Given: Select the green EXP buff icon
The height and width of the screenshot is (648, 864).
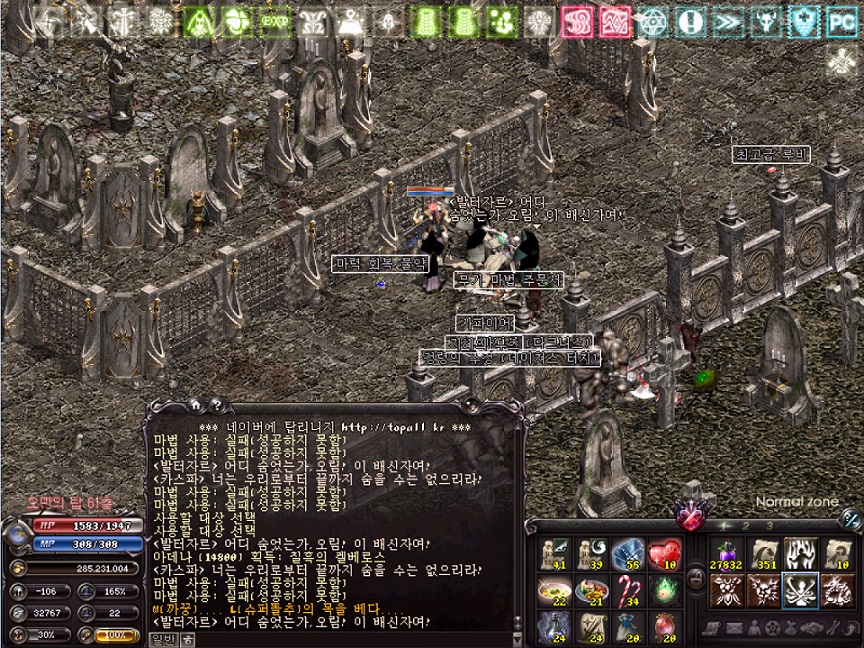Looking at the screenshot, I should tap(272, 20).
